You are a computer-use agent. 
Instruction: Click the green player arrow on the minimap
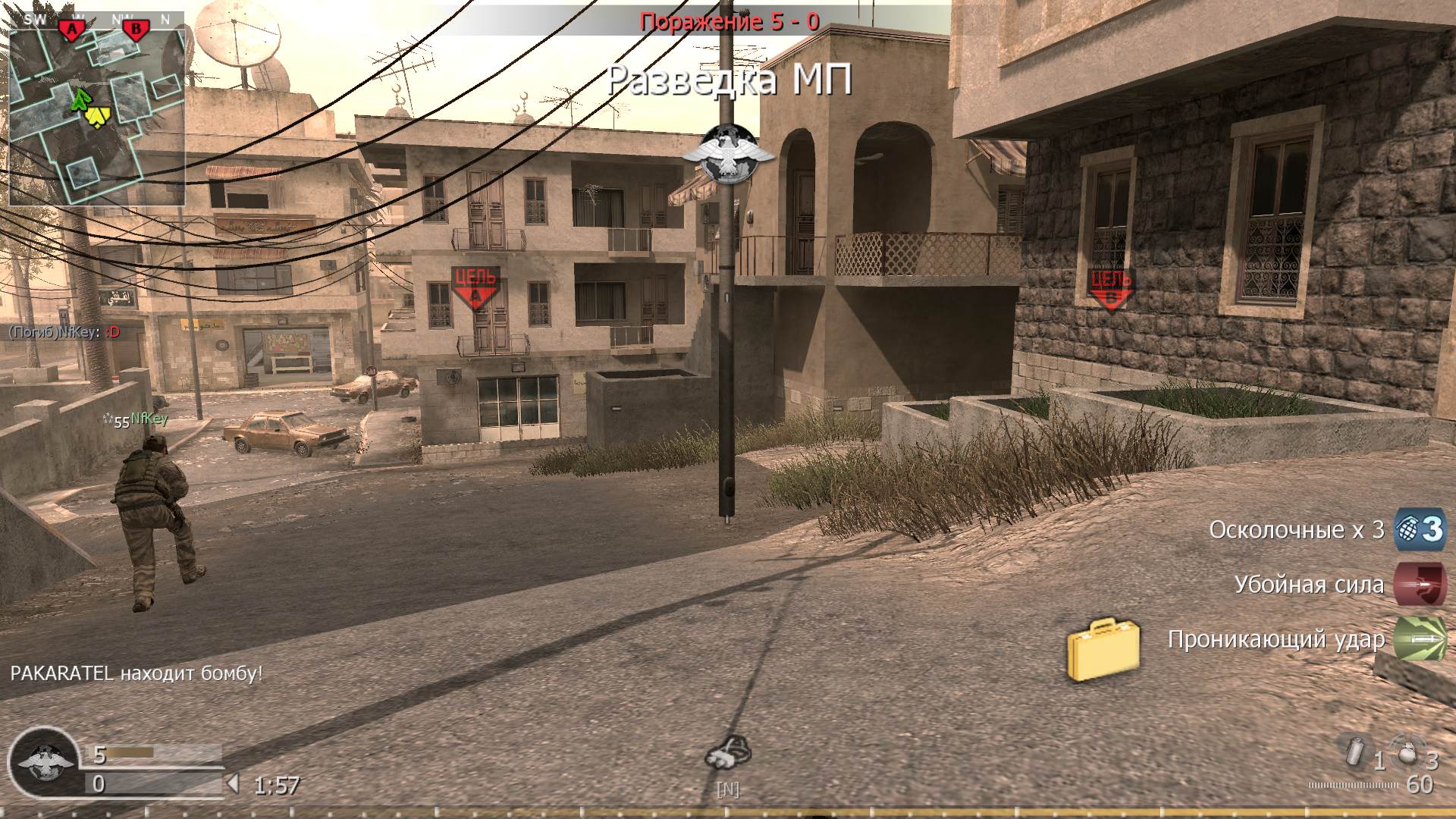point(80,99)
